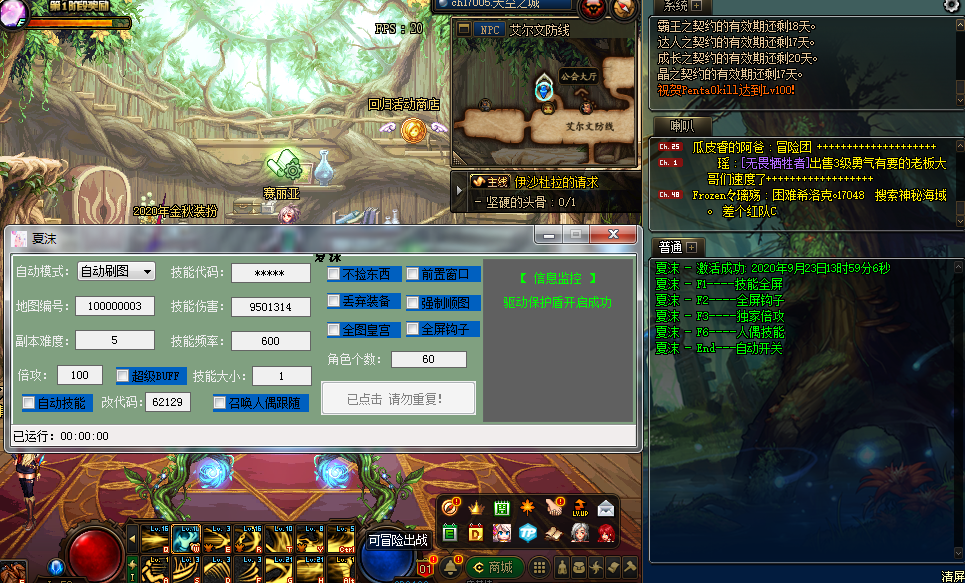Enable the 自动技能 checkbox
The image size is (965, 583).
pyautogui.click(x=29, y=403)
